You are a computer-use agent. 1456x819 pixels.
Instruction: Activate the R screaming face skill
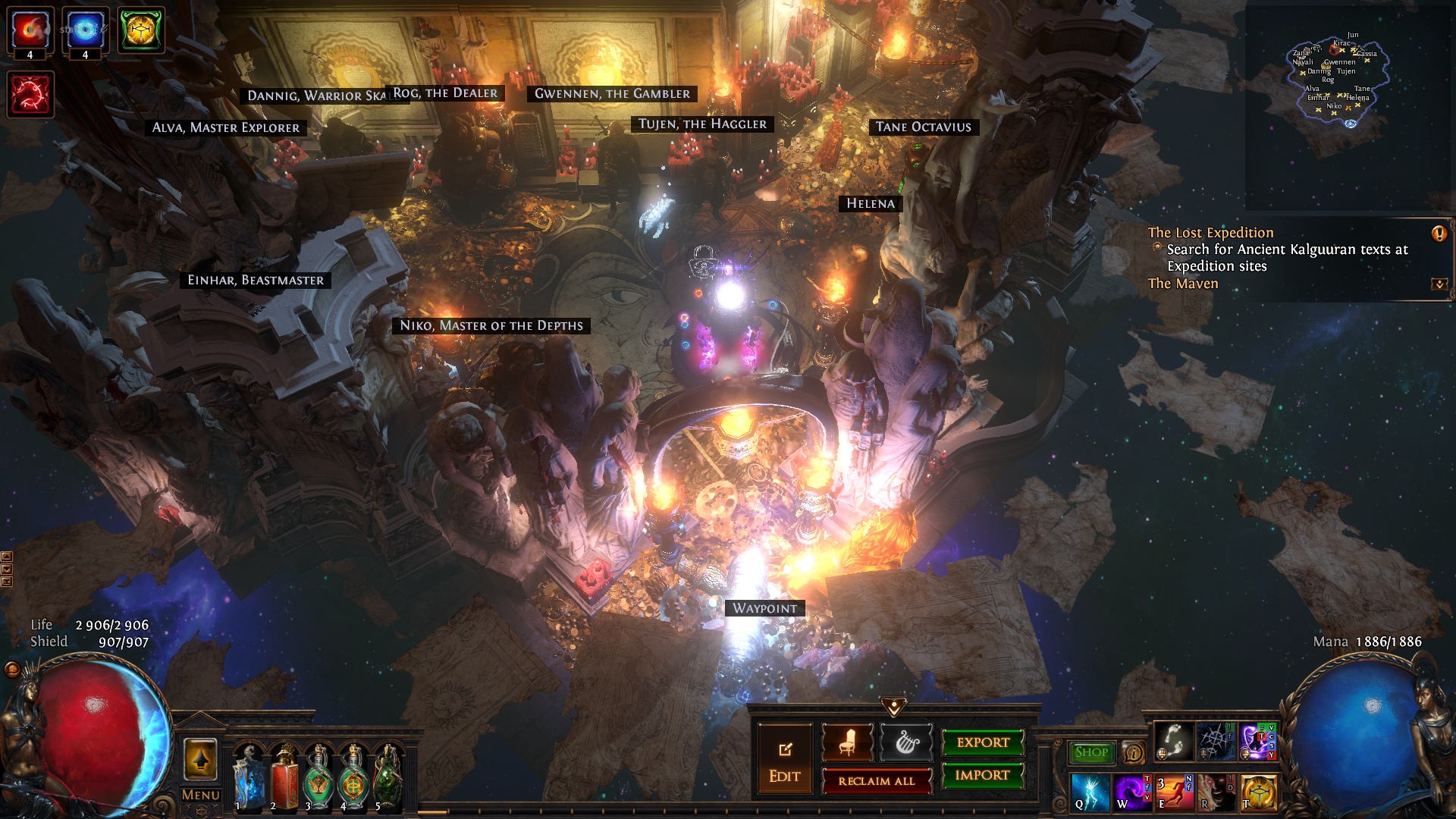click(1216, 792)
